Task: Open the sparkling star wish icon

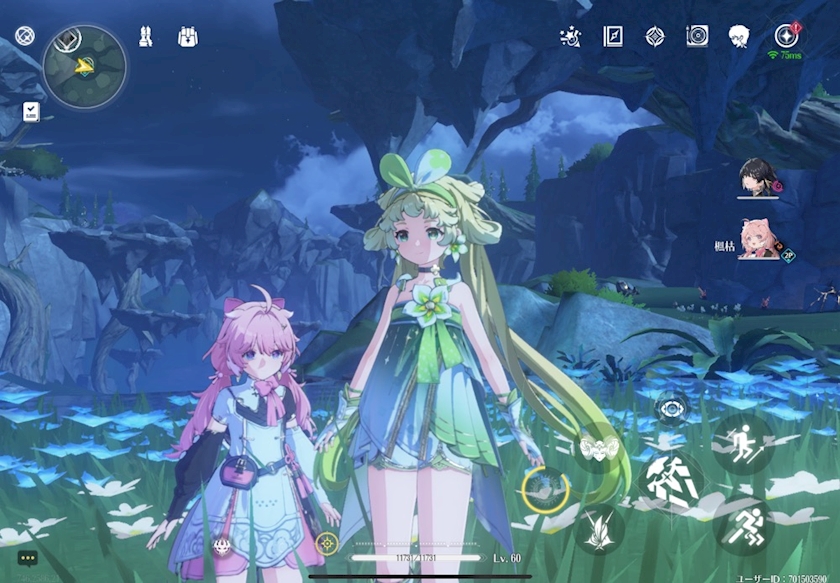Action: pyautogui.click(x=570, y=37)
